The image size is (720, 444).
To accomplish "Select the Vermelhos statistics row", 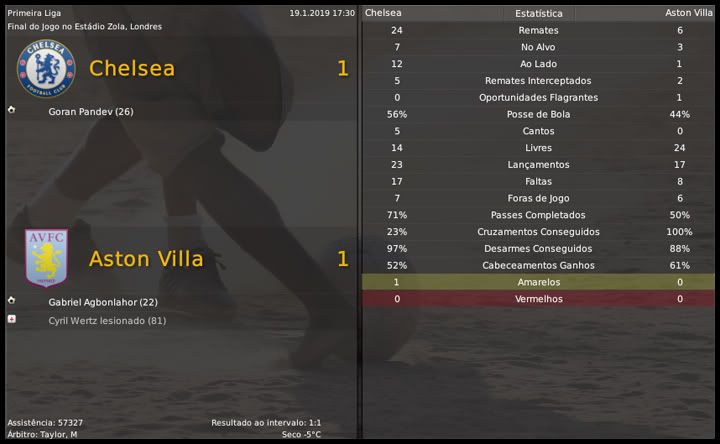I will point(538,299).
